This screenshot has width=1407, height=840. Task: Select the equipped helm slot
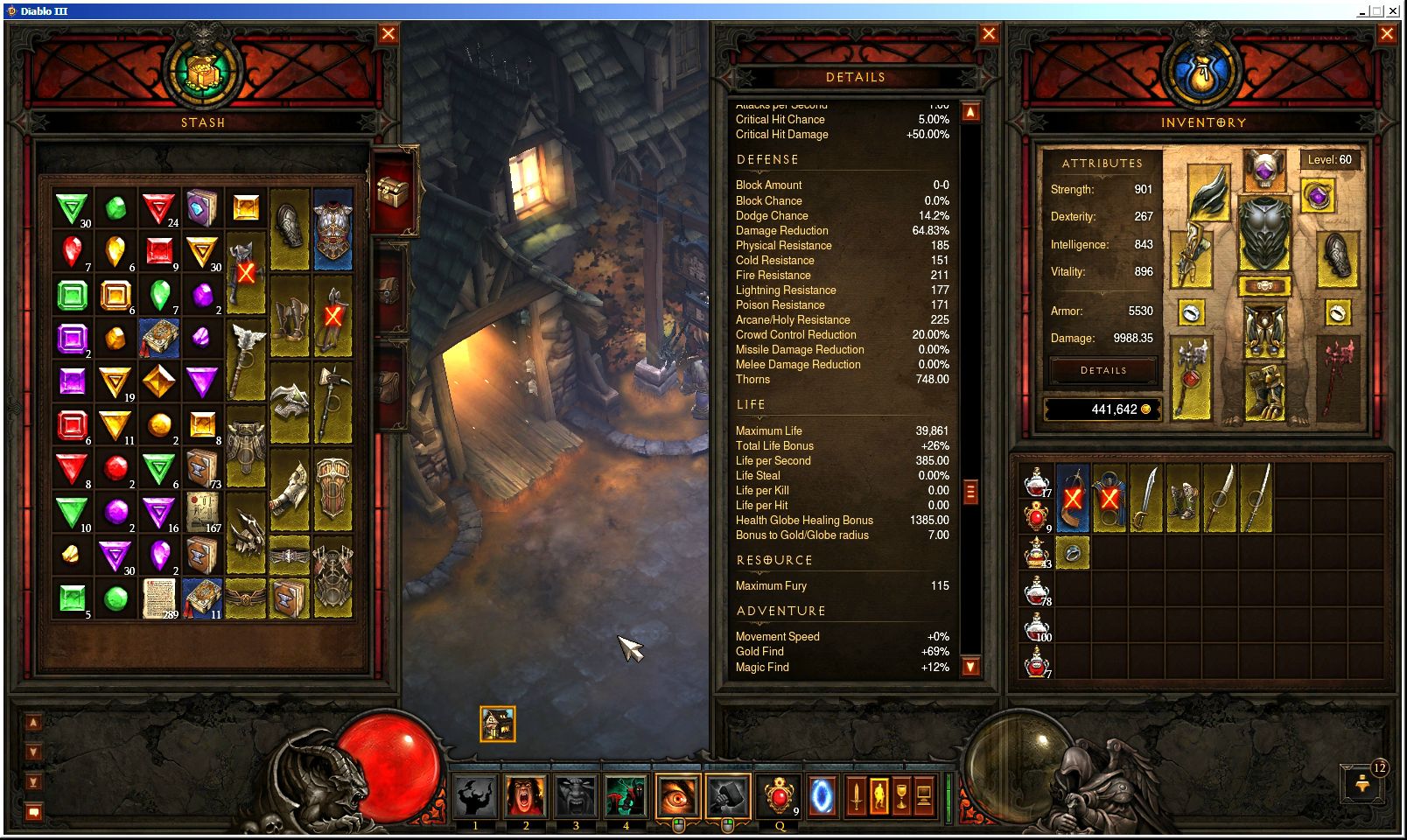coord(1264,168)
